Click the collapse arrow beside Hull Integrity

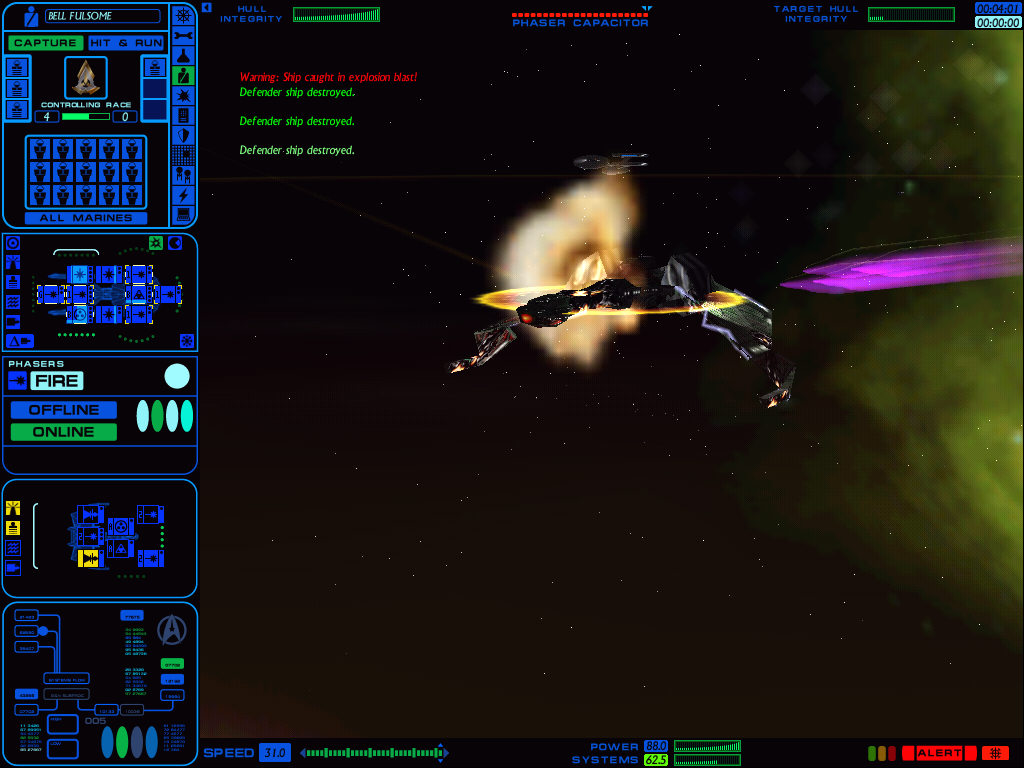[206, 8]
